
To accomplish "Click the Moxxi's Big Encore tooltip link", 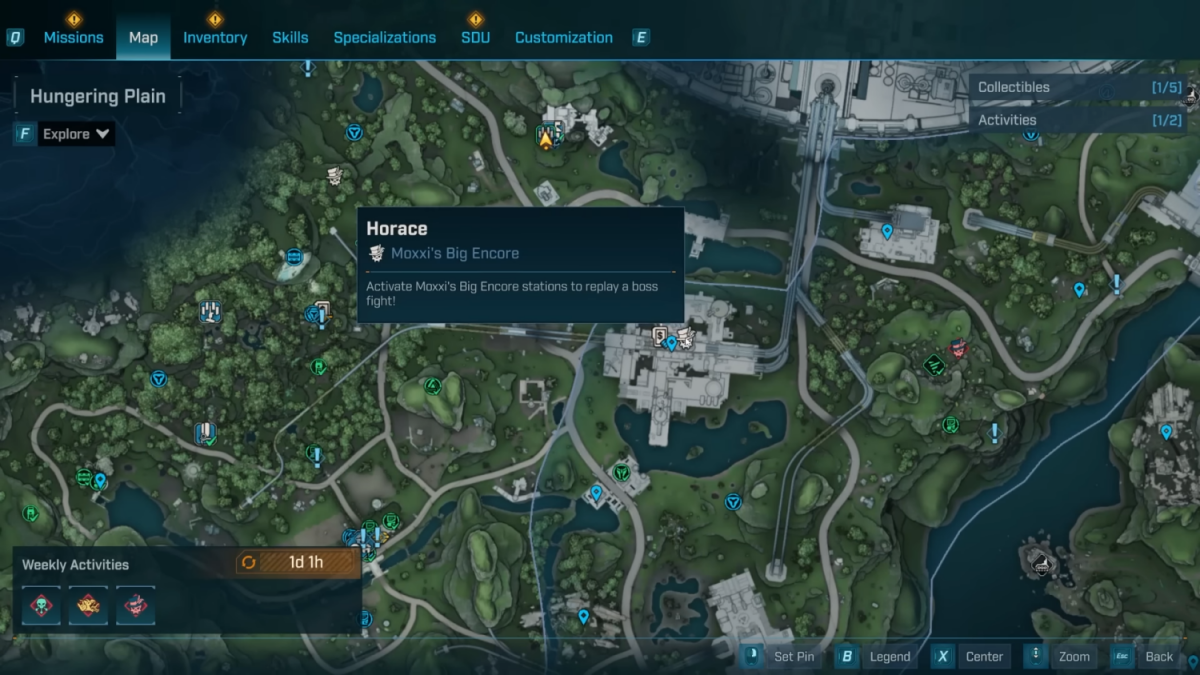I will [455, 253].
